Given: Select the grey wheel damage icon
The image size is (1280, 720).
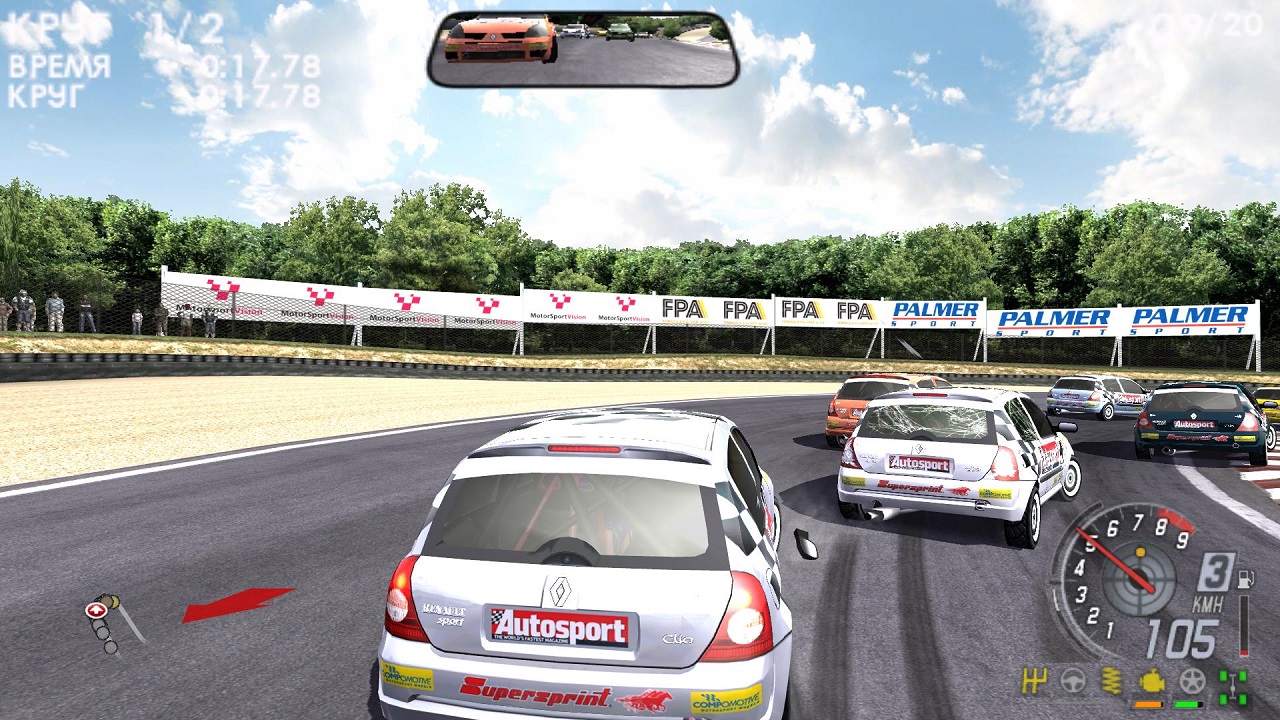Looking at the screenshot, I should click(1192, 682).
